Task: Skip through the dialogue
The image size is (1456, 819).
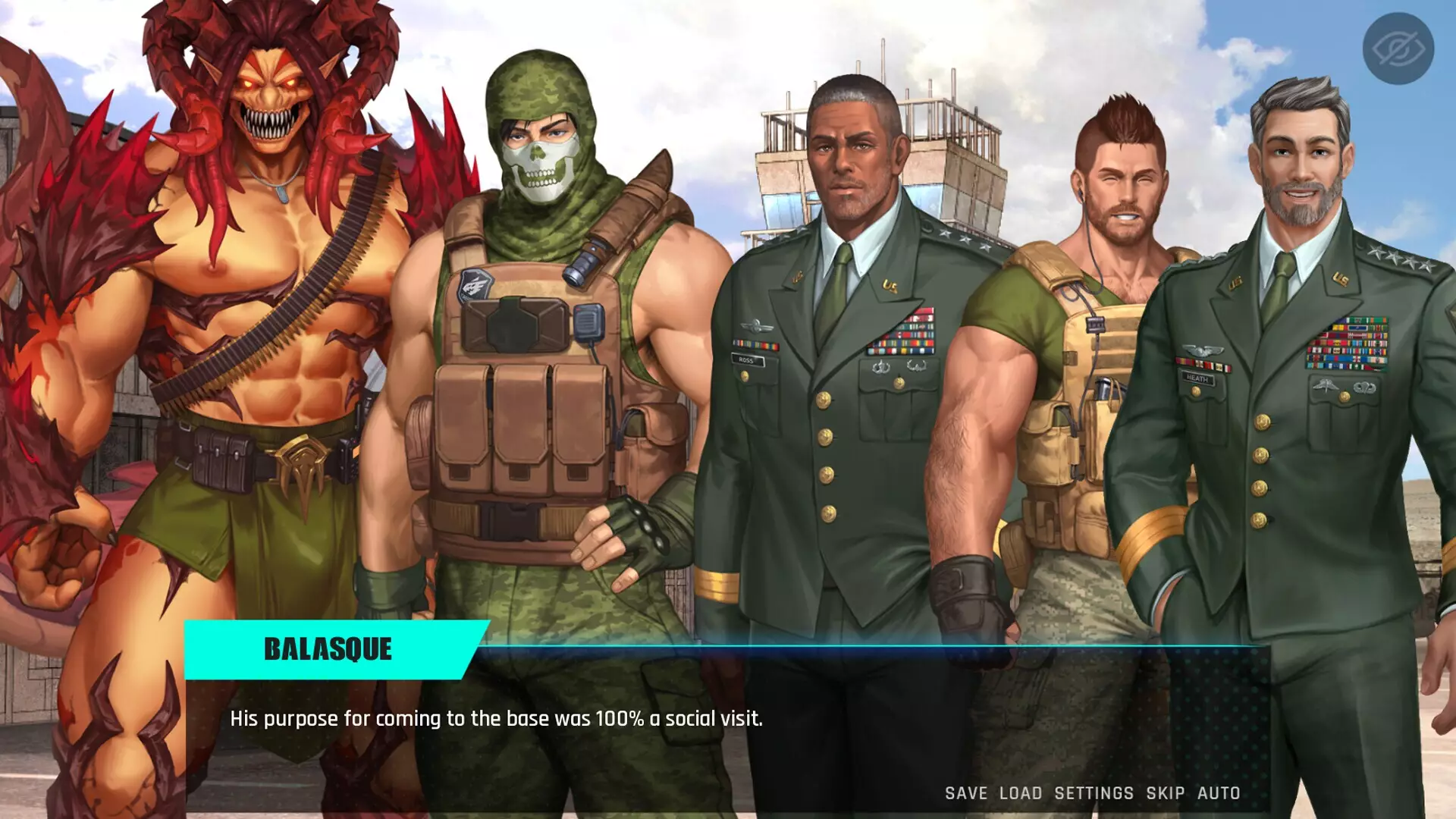Action: point(1165,793)
